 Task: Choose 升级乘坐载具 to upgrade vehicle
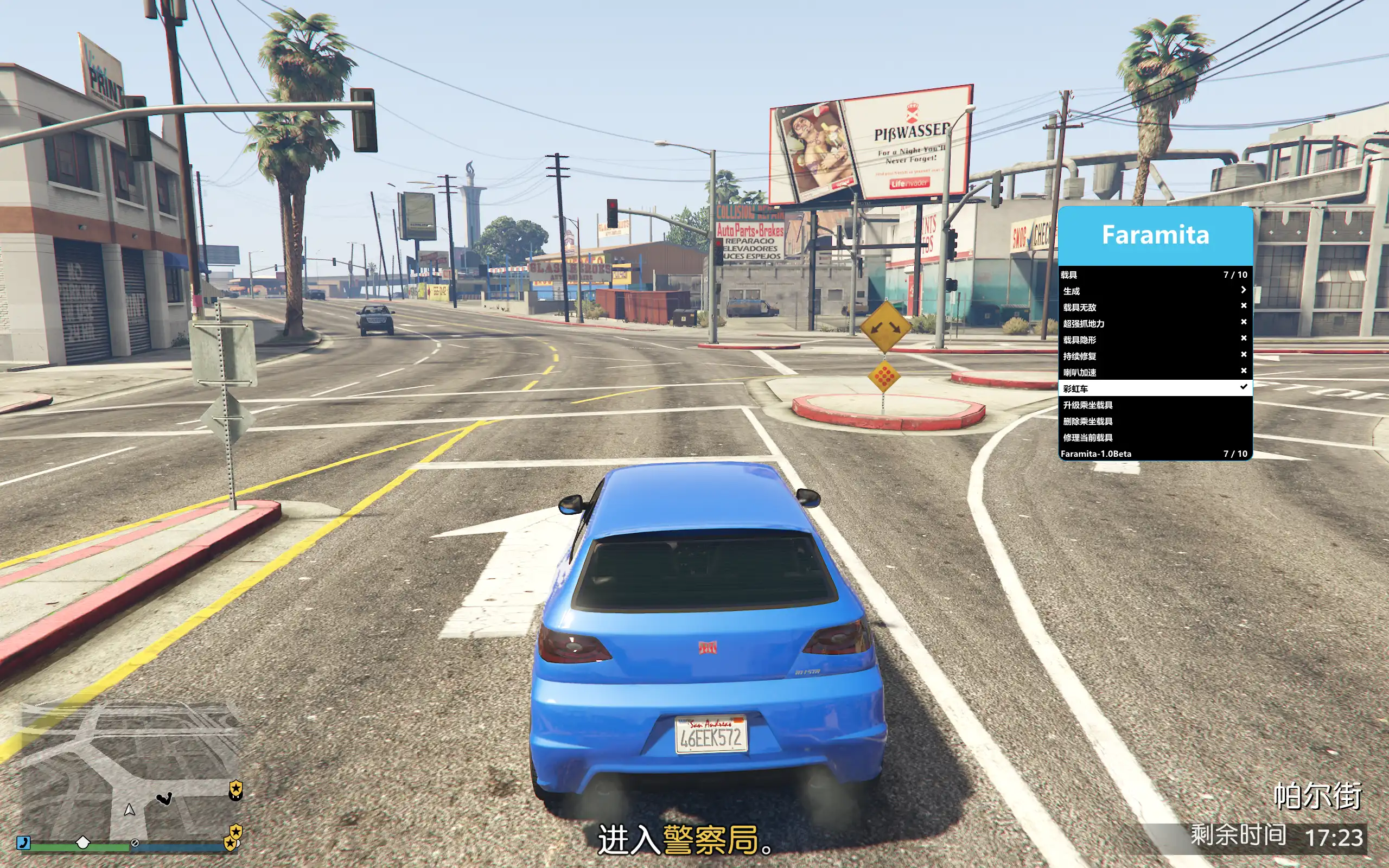[x=1154, y=405]
